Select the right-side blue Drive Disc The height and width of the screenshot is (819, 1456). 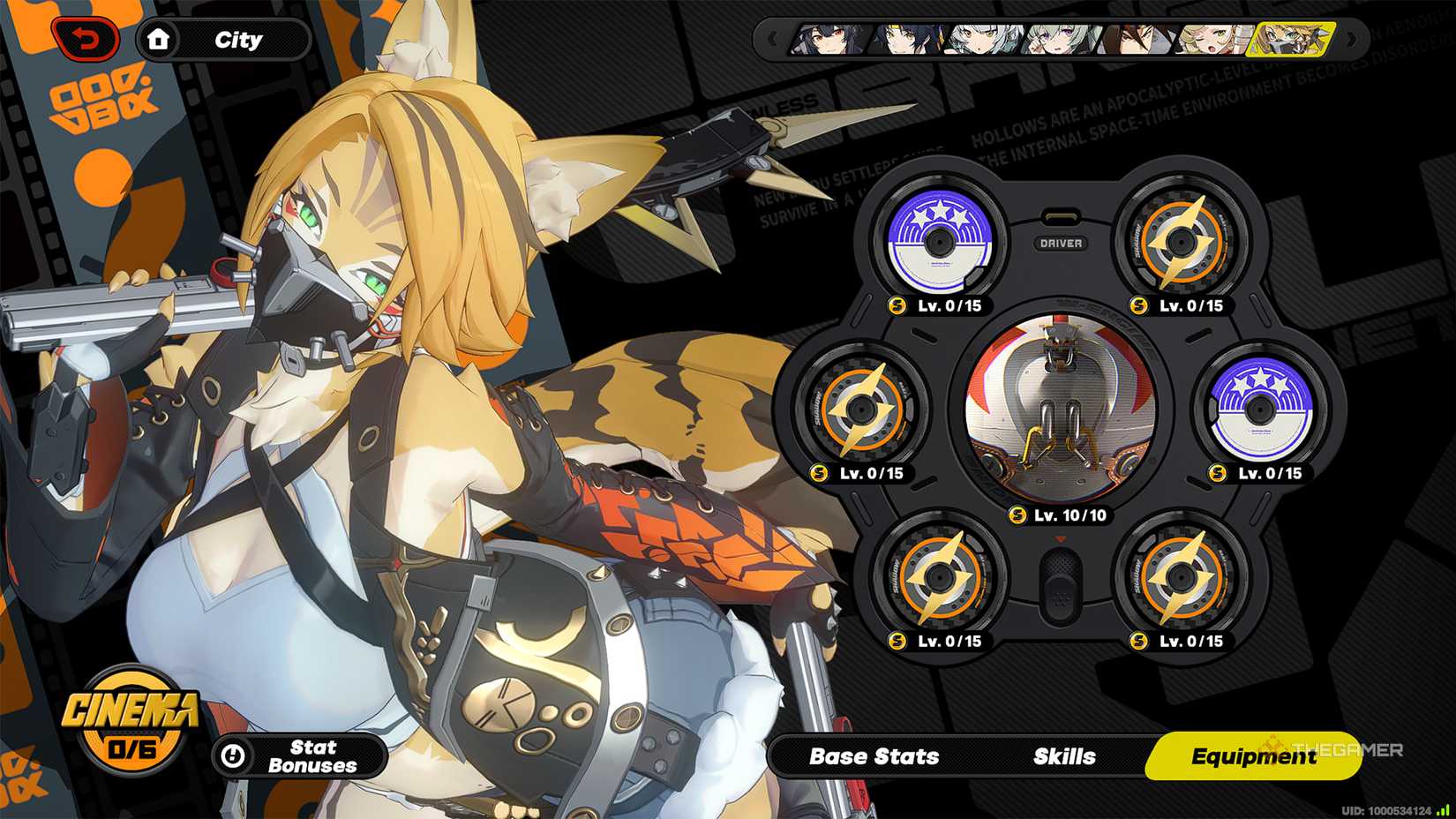click(1262, 408)
